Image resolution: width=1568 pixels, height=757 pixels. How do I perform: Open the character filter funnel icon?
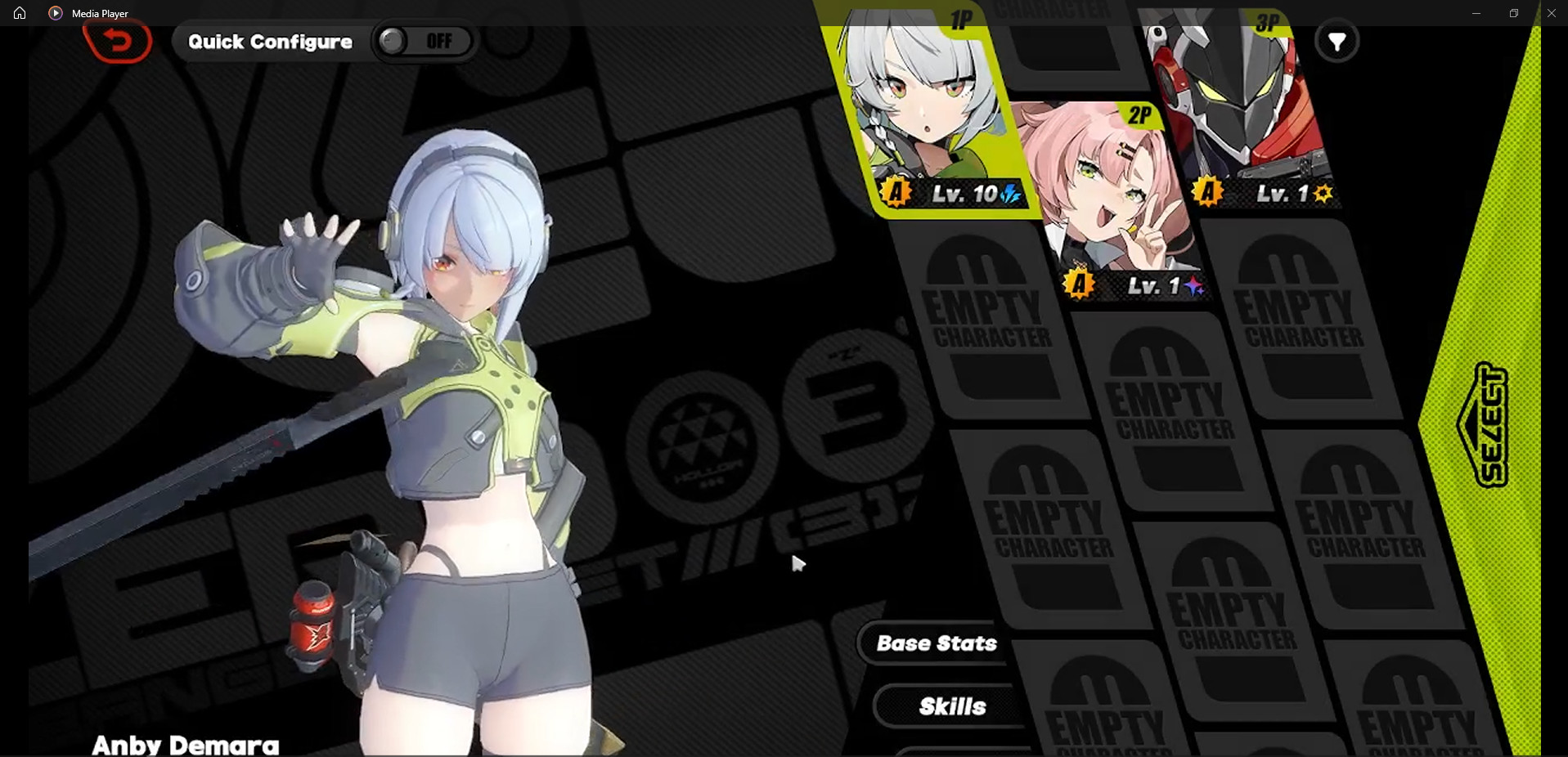(x=1338, y=41)
